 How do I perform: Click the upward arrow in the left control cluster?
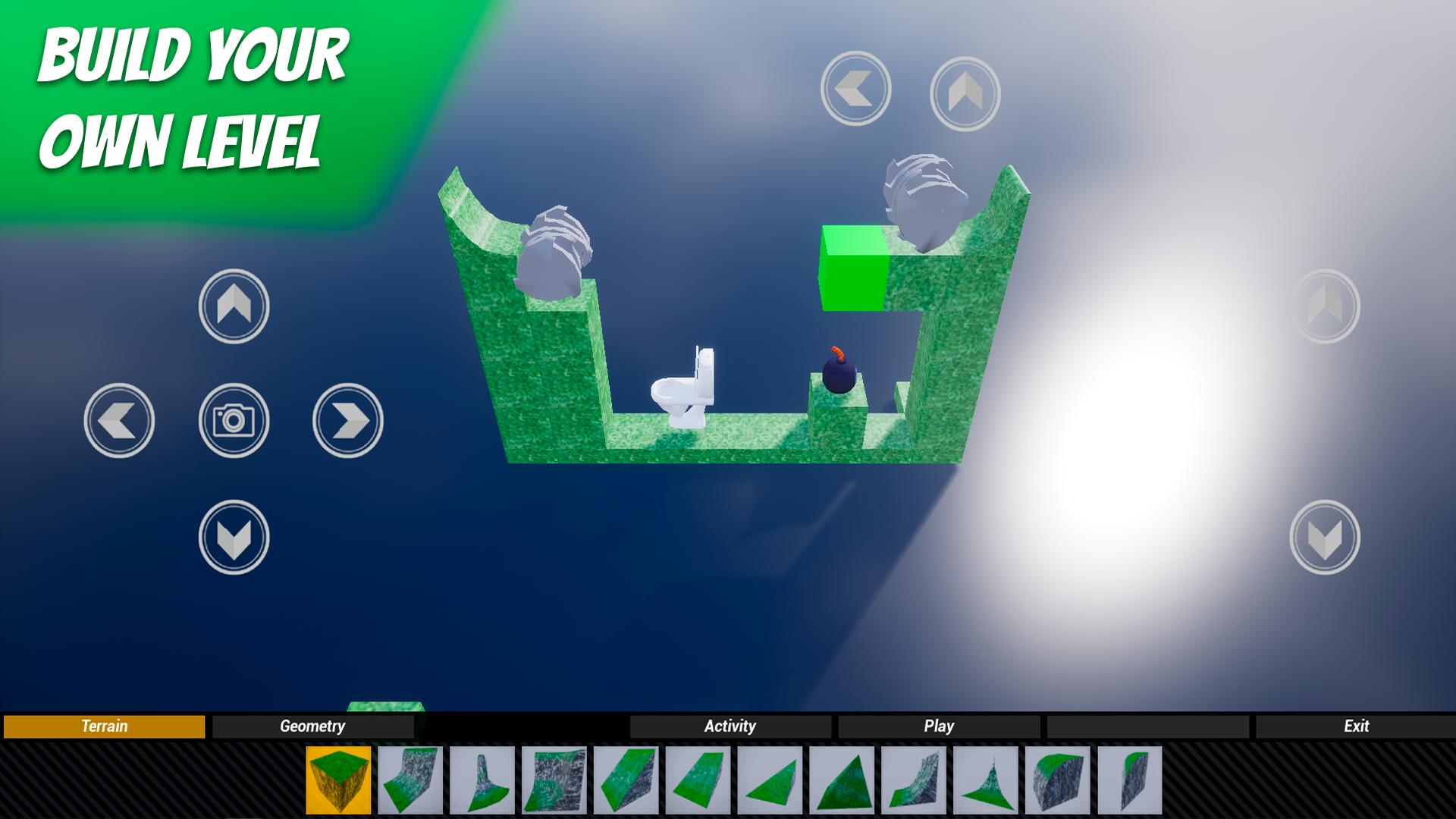(235, 307)
